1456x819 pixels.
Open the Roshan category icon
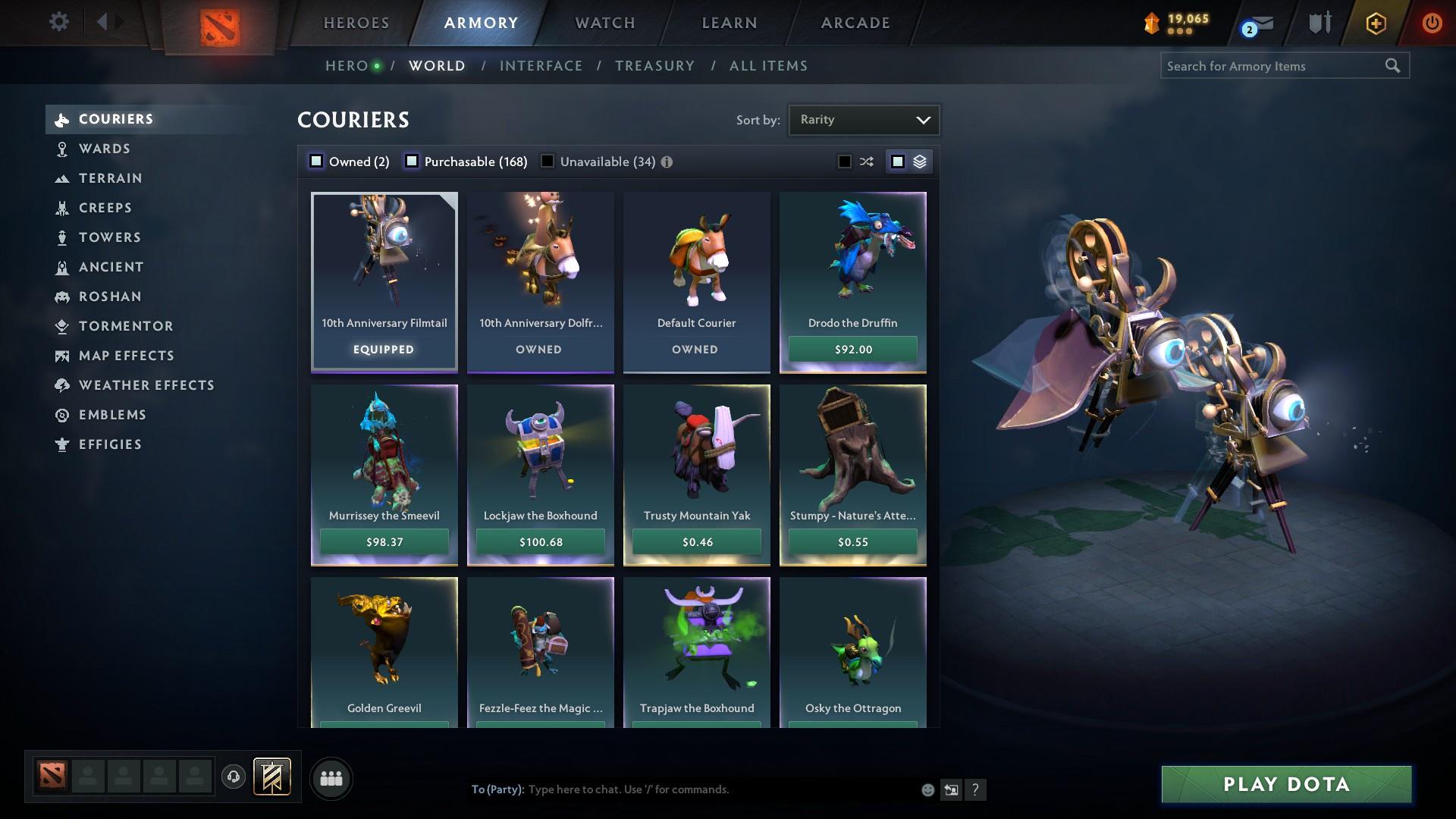(62, 297)
